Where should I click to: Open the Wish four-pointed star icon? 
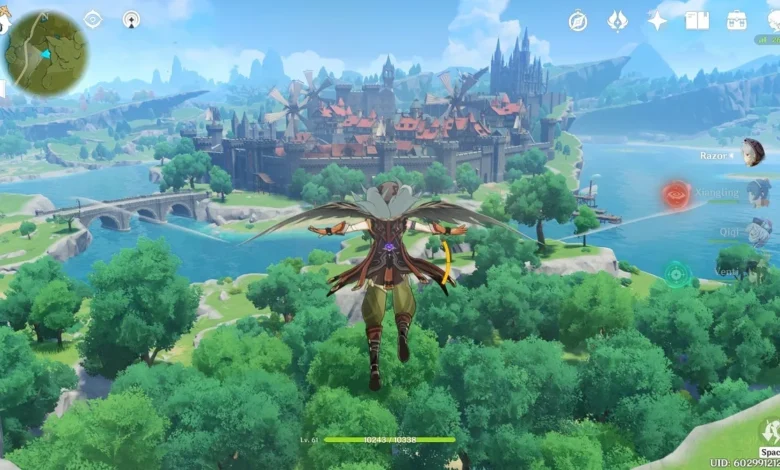(657, 21)
